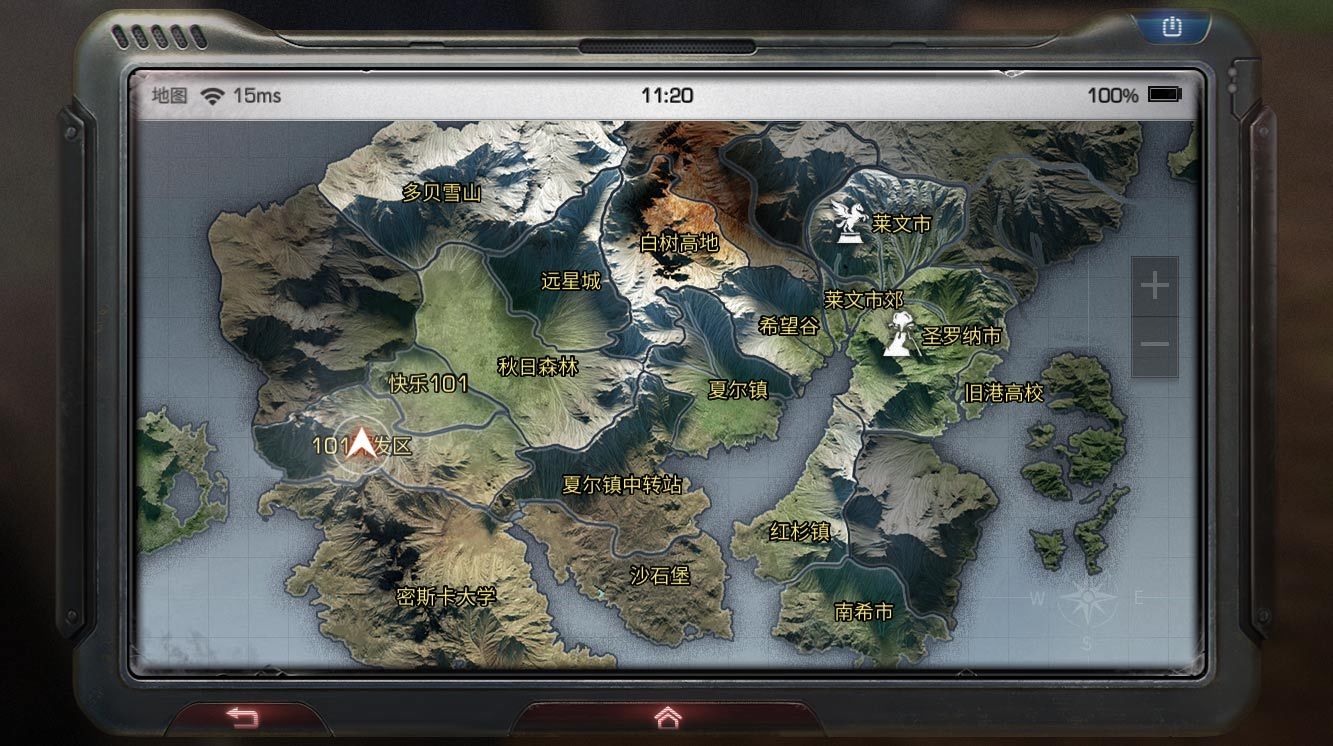This screenshot has height=746, width=1333.
Task: Select the 莱文市 winged horse map marker
Action: pos(848,220)
